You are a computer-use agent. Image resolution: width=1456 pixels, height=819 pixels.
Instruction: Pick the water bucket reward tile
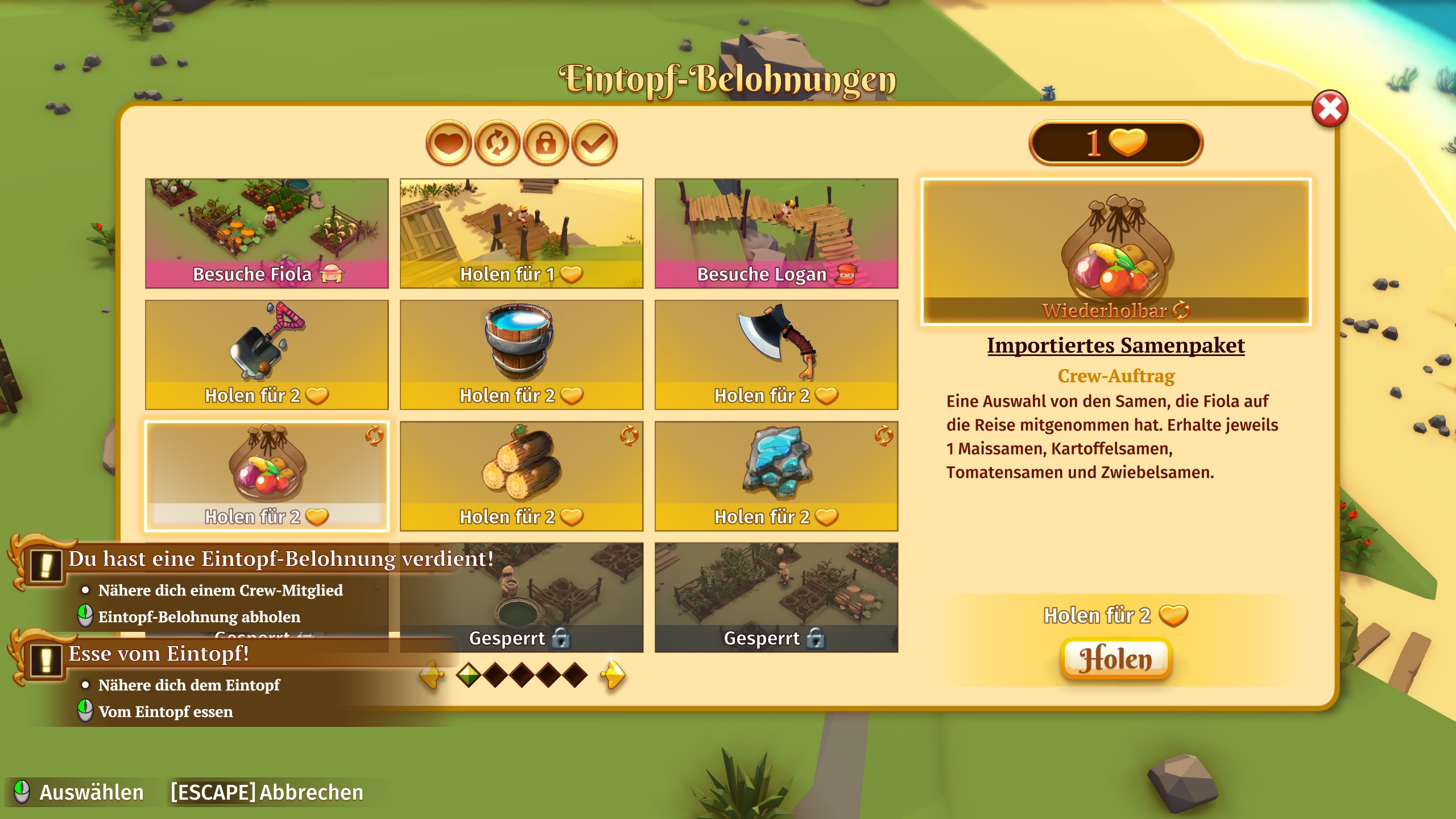[x=522, y=354]
